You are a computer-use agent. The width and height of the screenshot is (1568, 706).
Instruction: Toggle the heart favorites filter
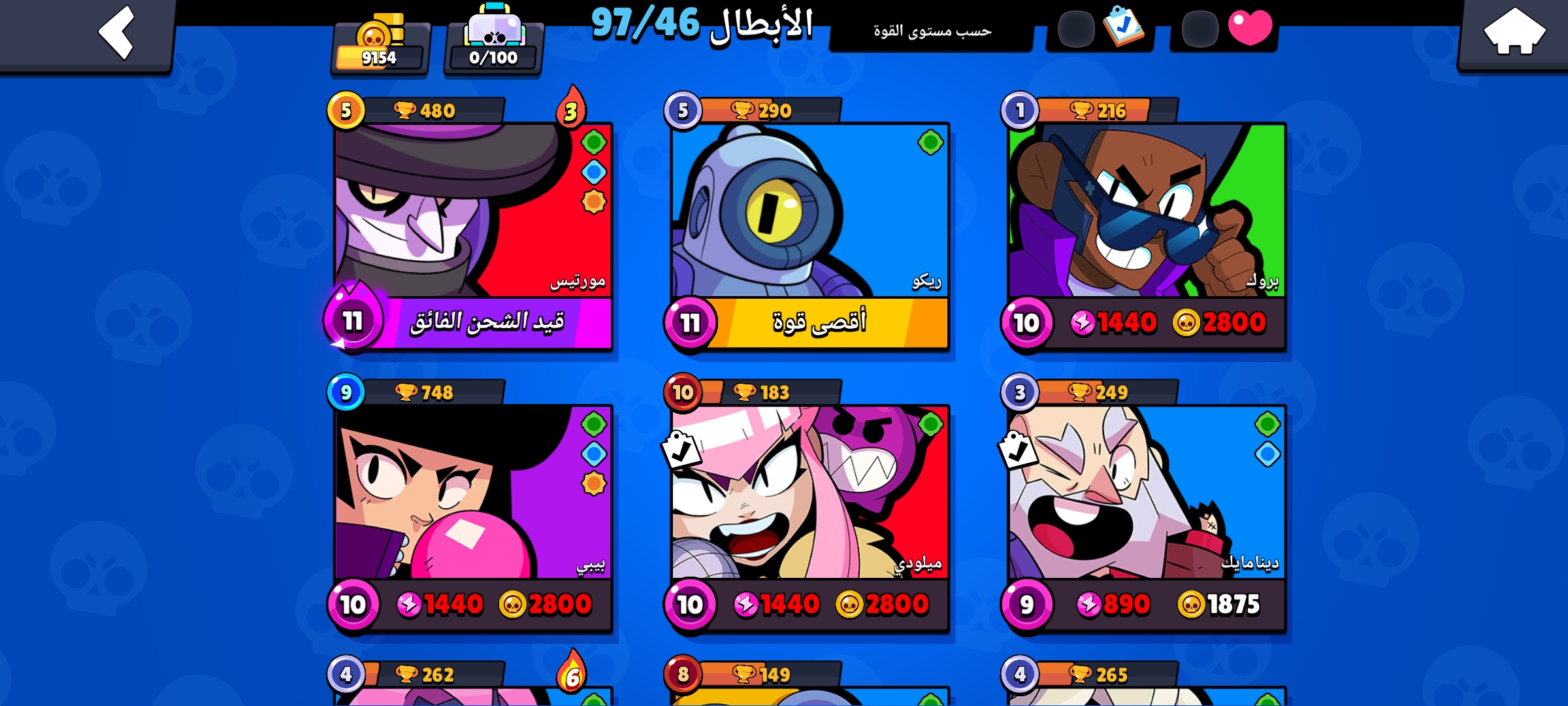click(x=1250, y=29)
